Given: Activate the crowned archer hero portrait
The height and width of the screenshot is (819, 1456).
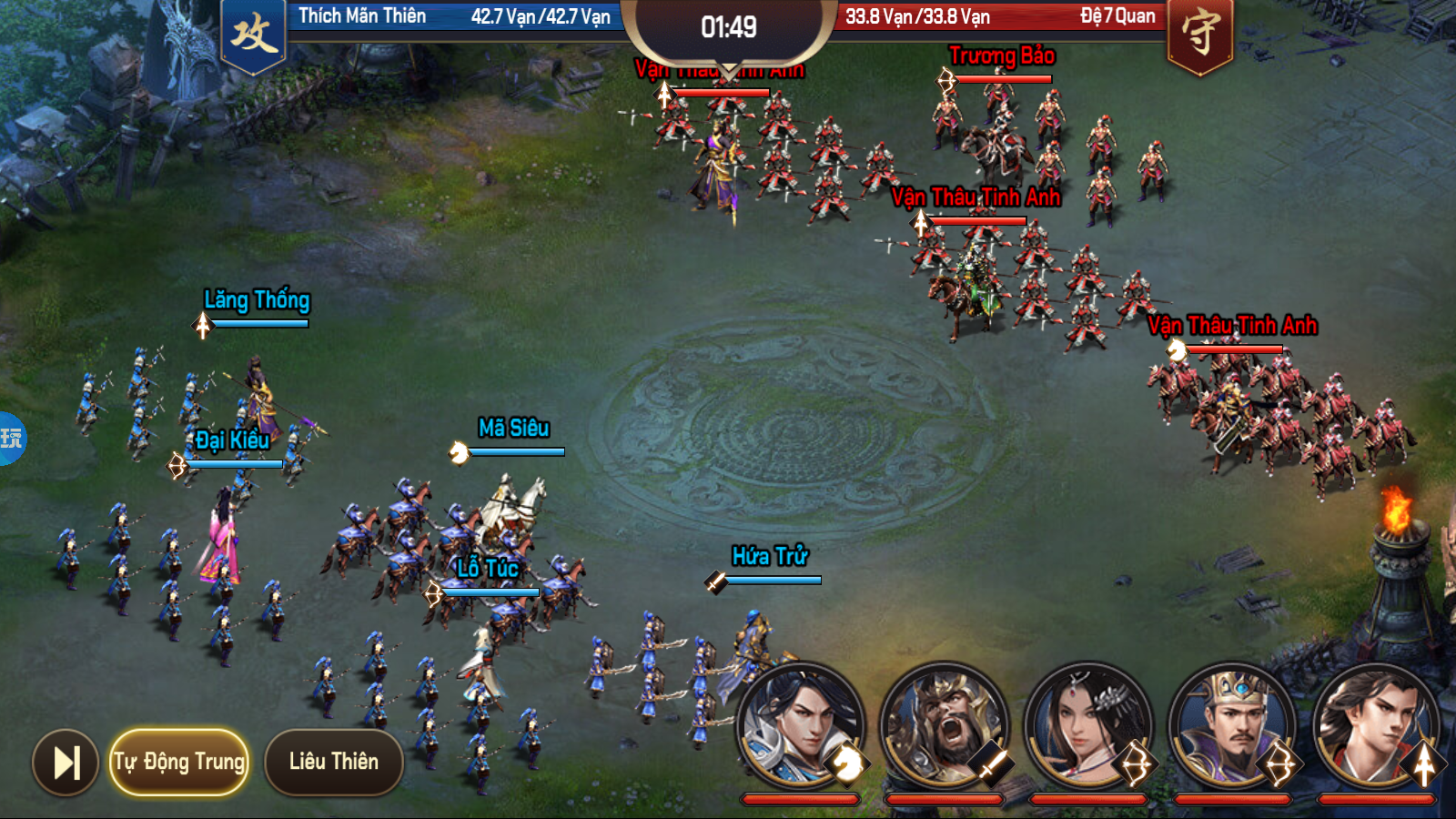Looking at the screenshot, I should (x=1231, y=725).
